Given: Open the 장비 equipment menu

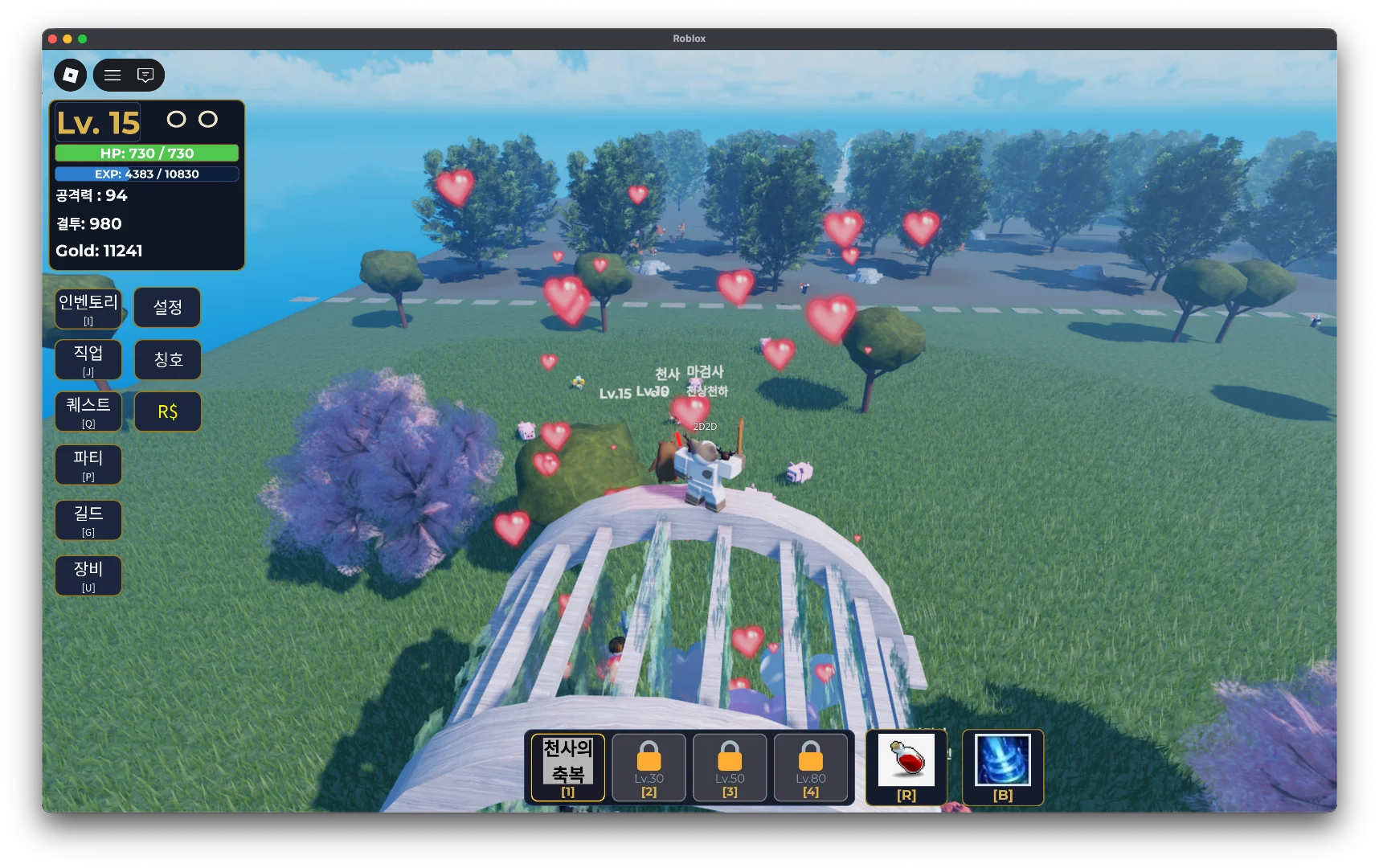Looking at the screenshot, I should point(88,575).
